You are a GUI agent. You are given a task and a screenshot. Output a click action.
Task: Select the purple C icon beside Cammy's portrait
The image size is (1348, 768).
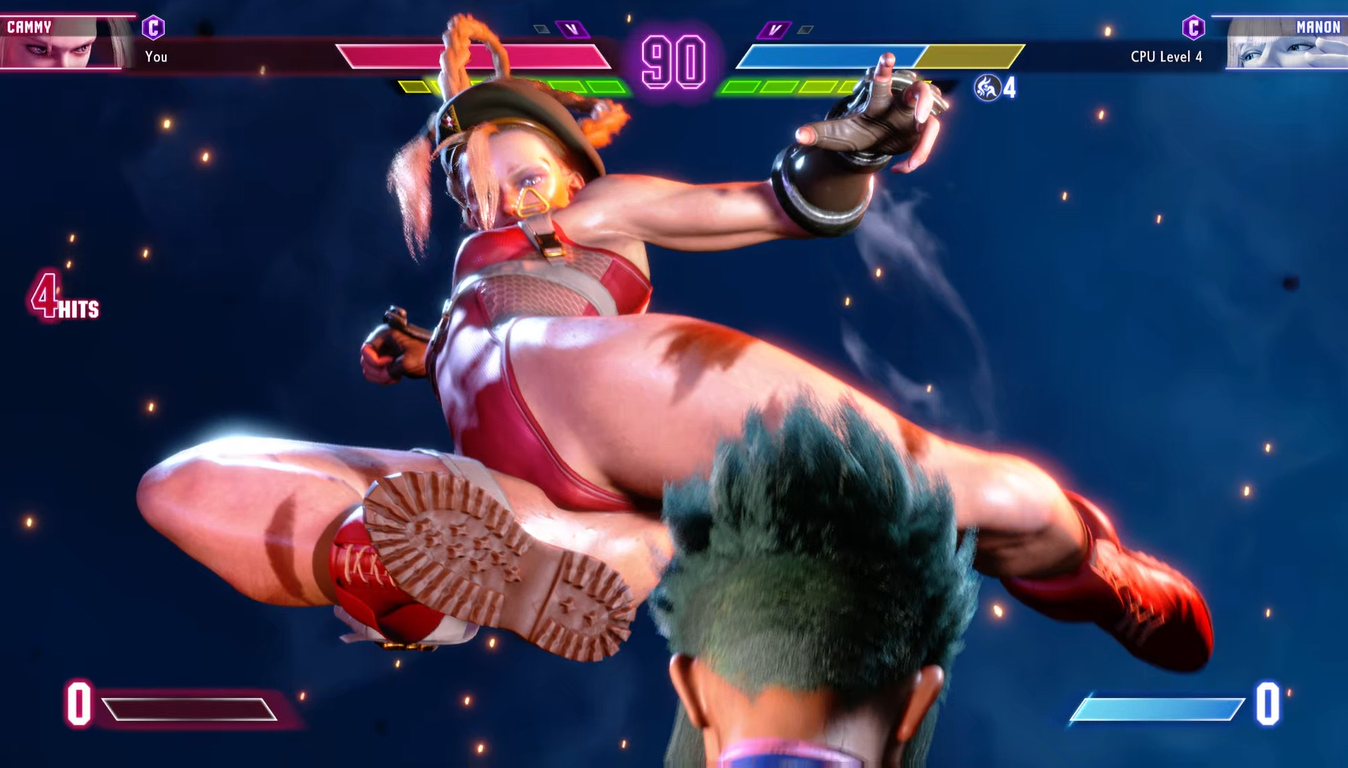pos(153,27)
